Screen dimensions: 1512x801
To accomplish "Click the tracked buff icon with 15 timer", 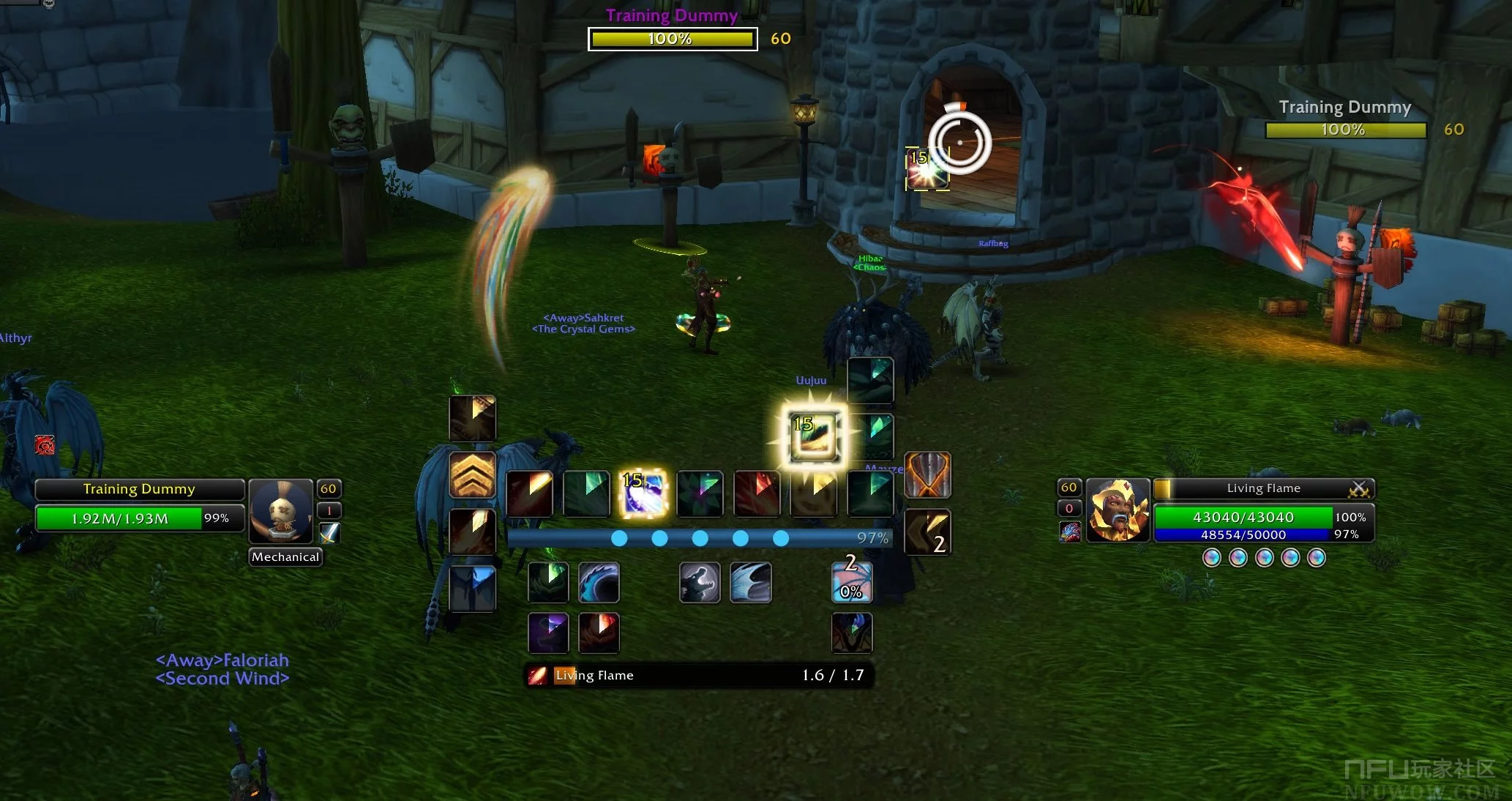I will (927, 168).
